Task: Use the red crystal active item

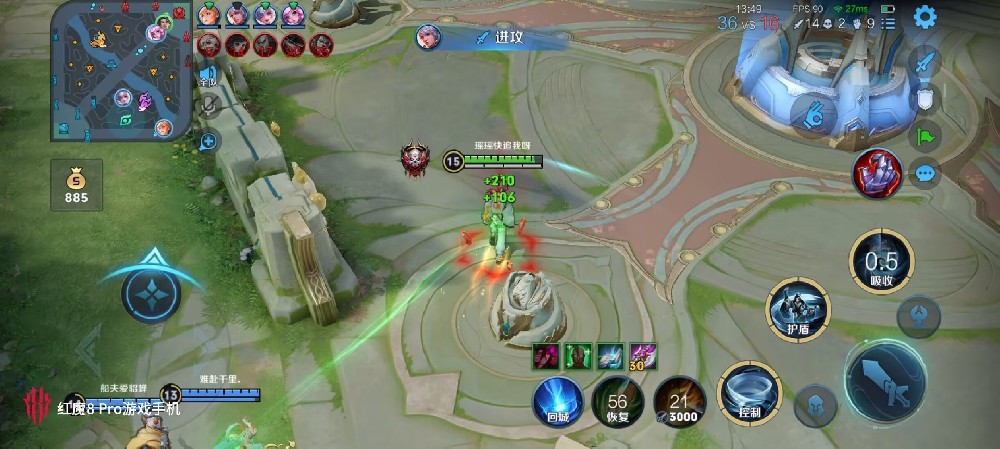Action: 877,172
